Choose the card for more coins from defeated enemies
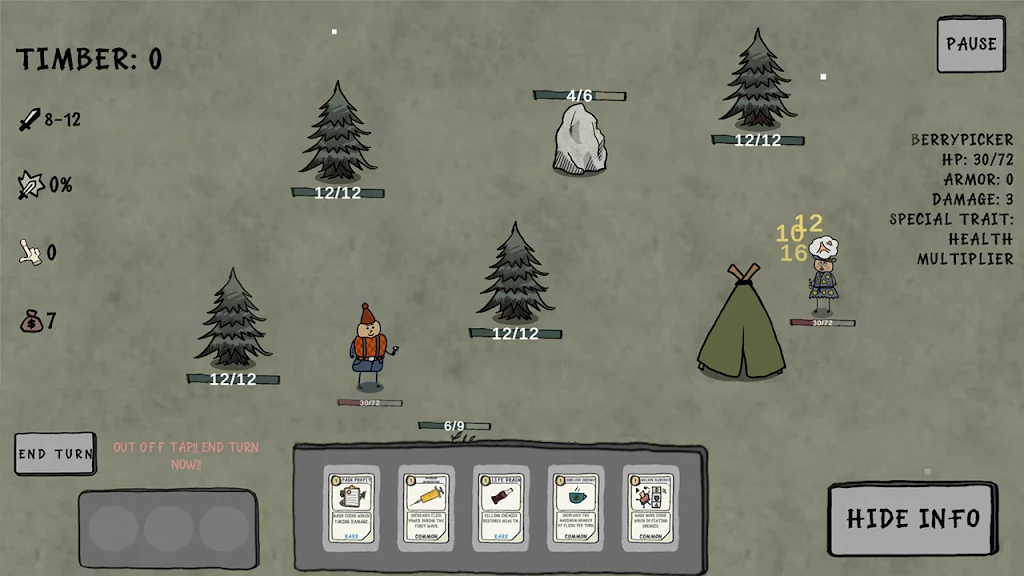Viewport: 1024px width, 576px height. coord(650,507)
